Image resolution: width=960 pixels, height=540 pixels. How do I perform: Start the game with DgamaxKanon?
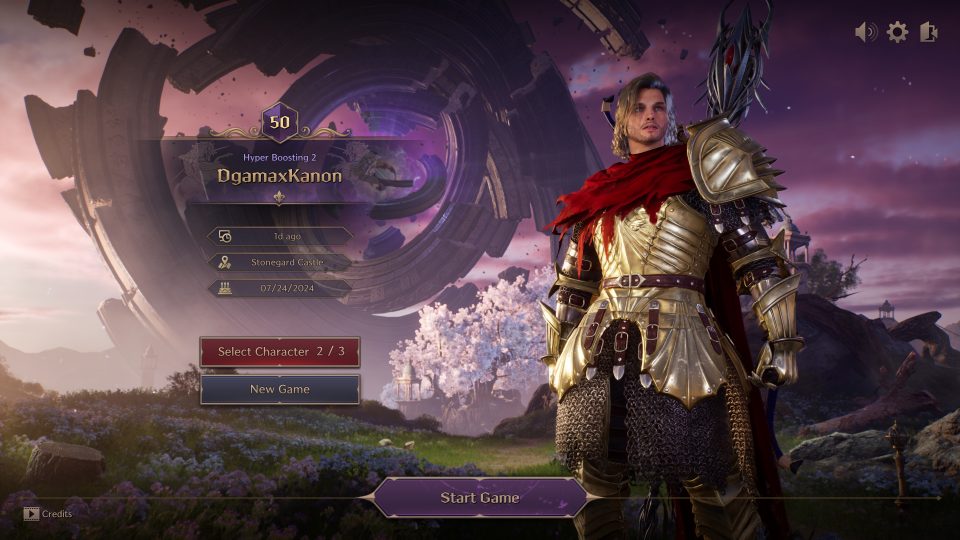[480, 497]
